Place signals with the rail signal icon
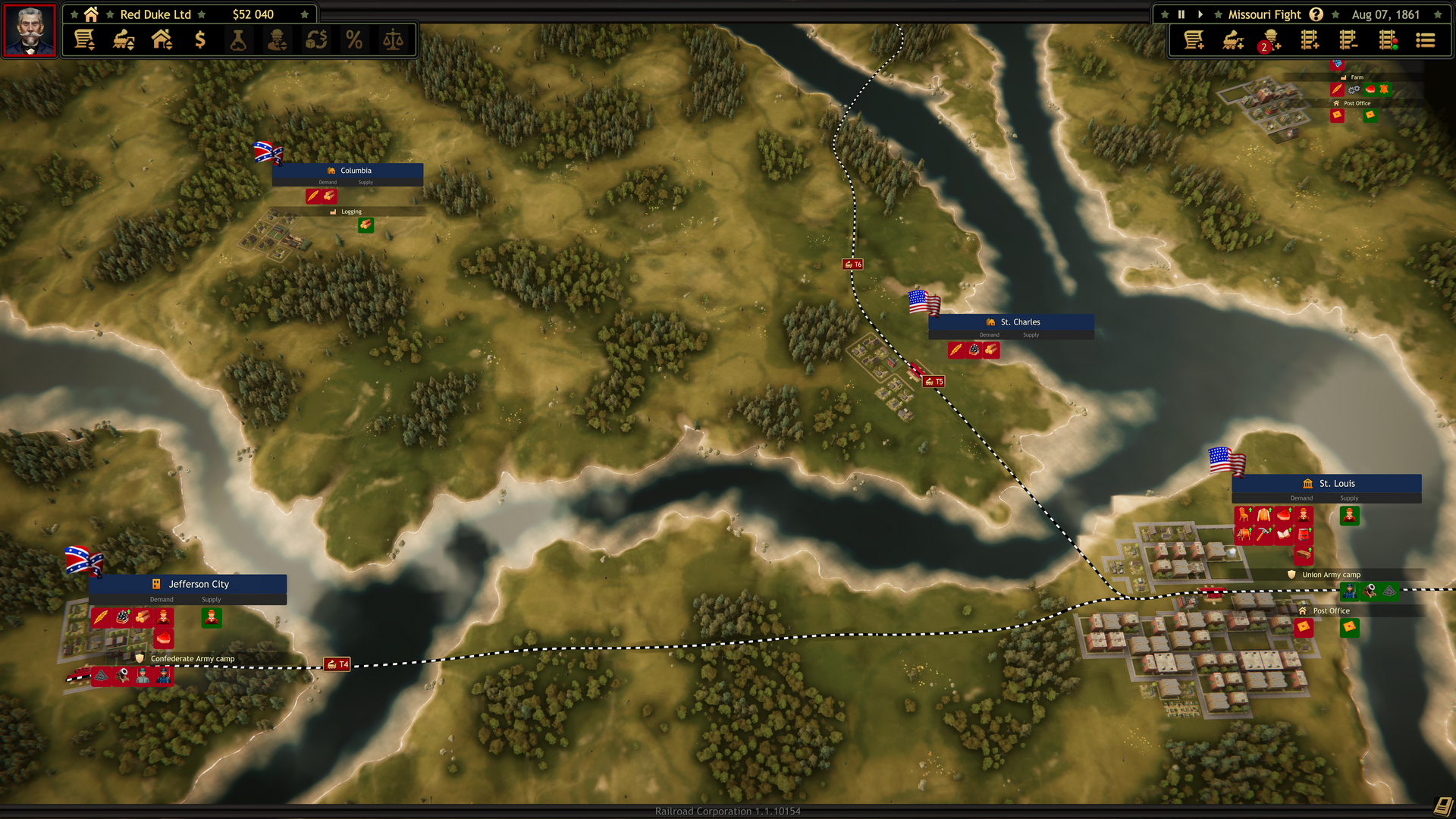The height and width of the screenshot is (819, 1456). point(1389,40)
